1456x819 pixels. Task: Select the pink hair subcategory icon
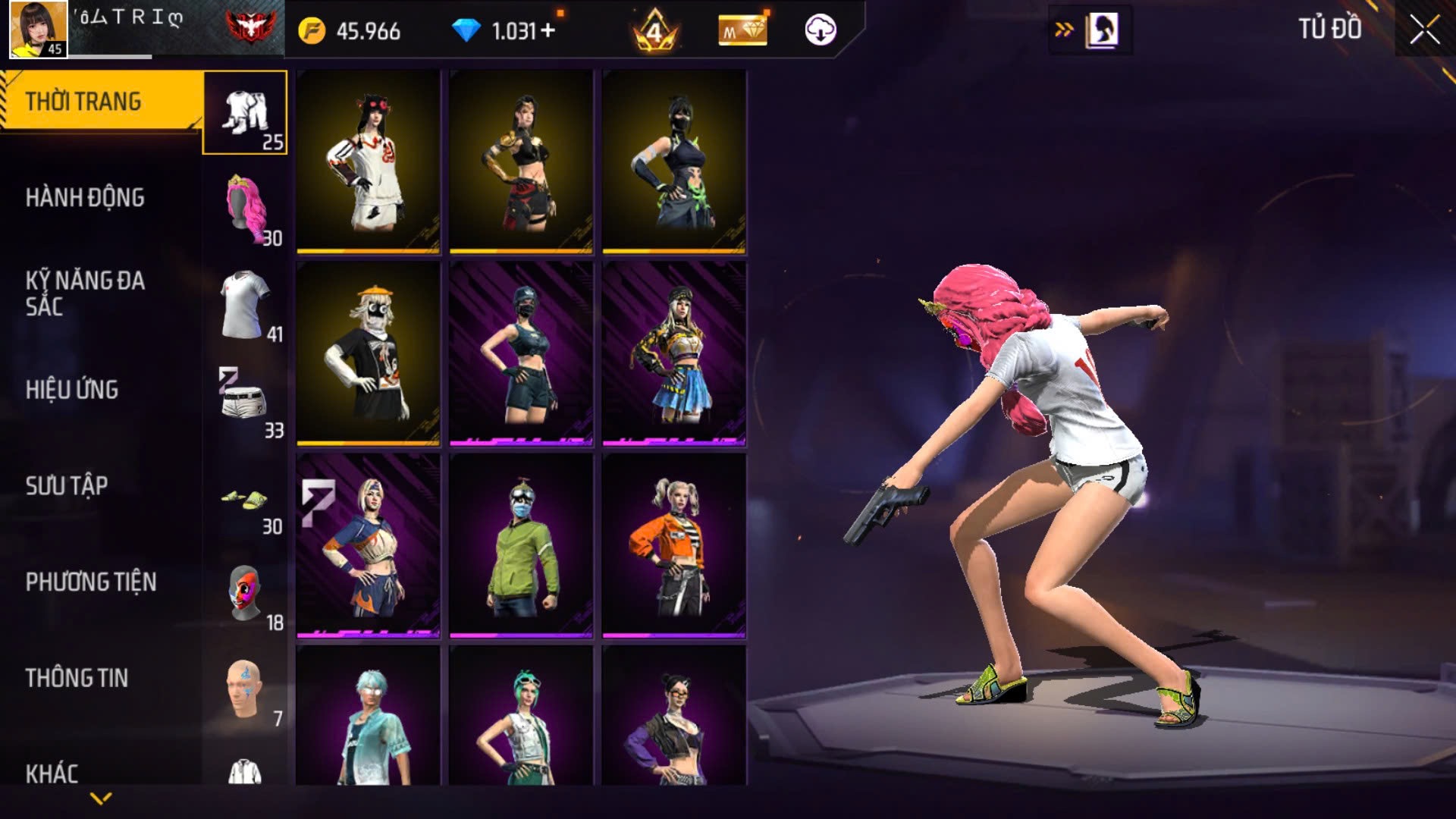tap(246, 209)
